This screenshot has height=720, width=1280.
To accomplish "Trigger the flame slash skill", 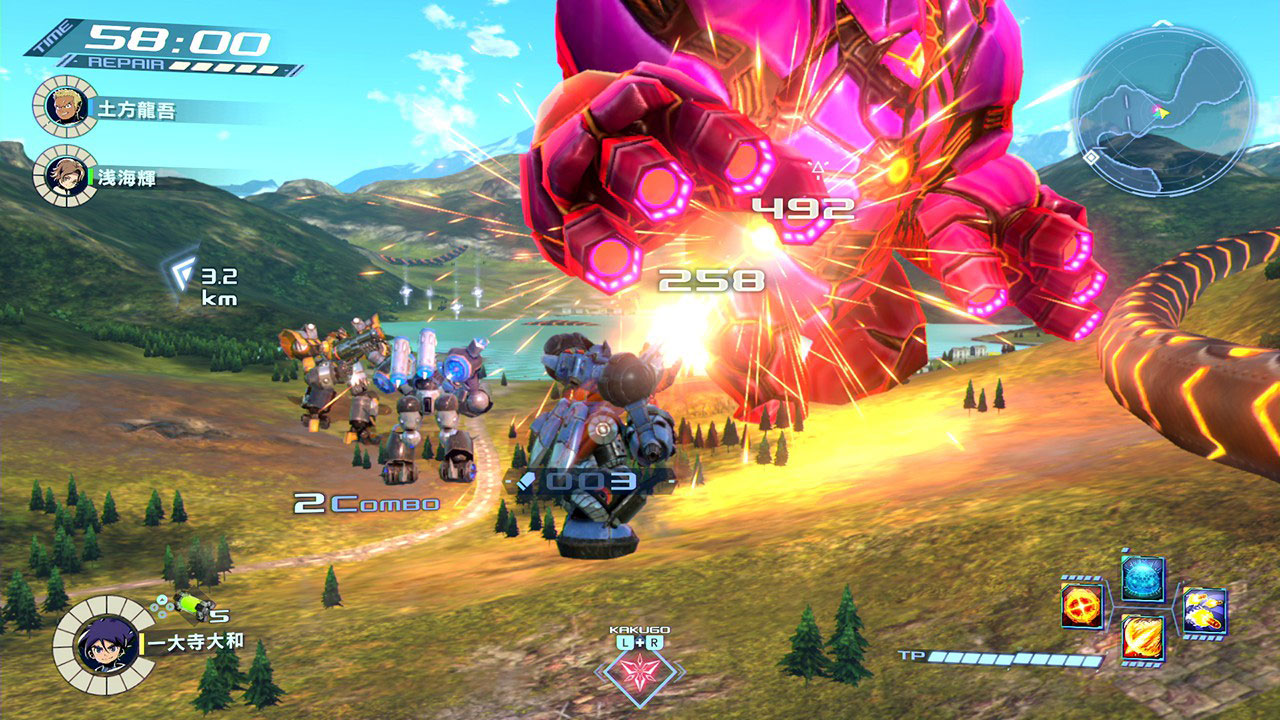I will [x=1142, y=637].
